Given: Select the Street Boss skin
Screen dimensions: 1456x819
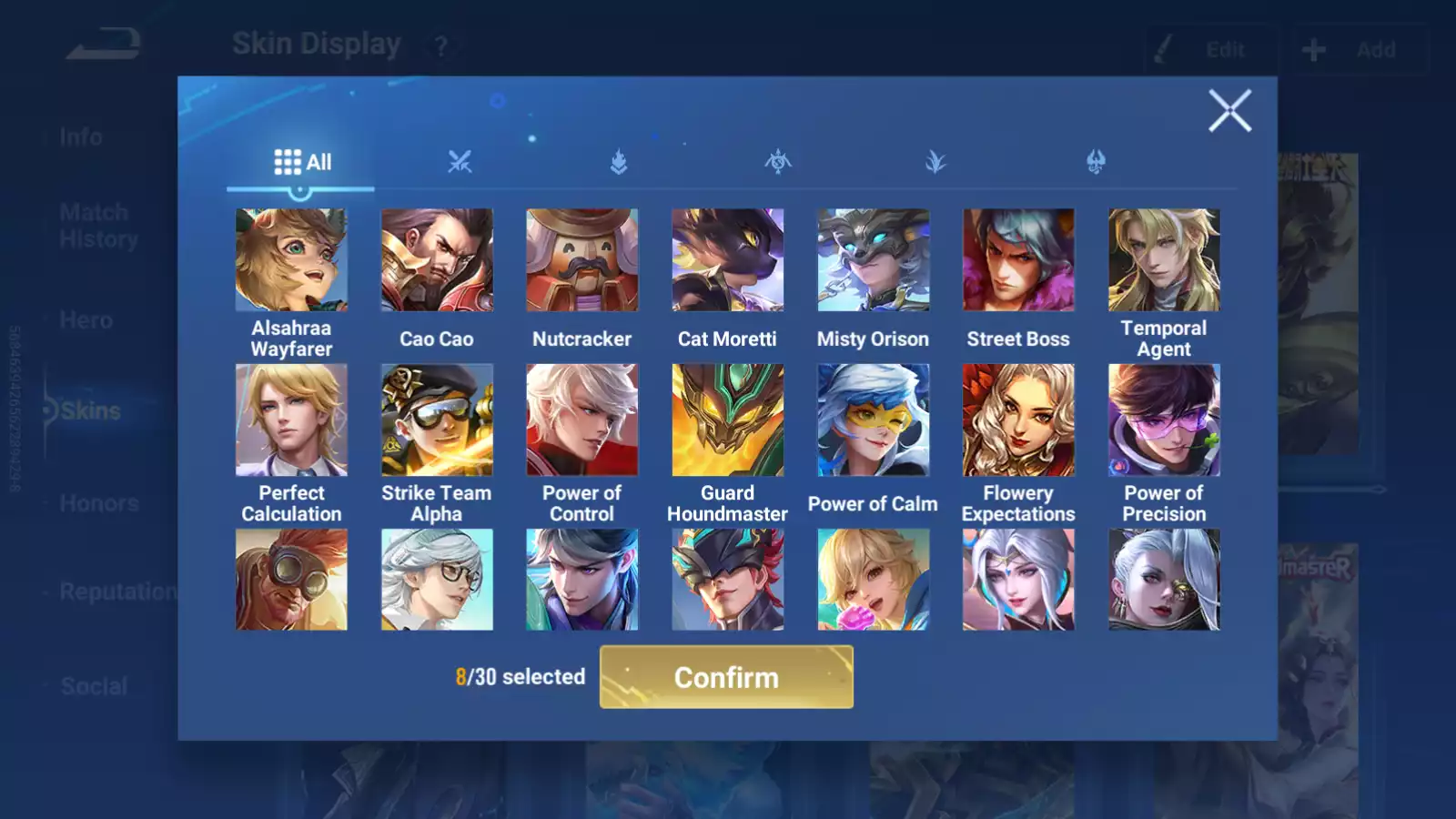Looking at the screenshot, I should click(1018, 260).
